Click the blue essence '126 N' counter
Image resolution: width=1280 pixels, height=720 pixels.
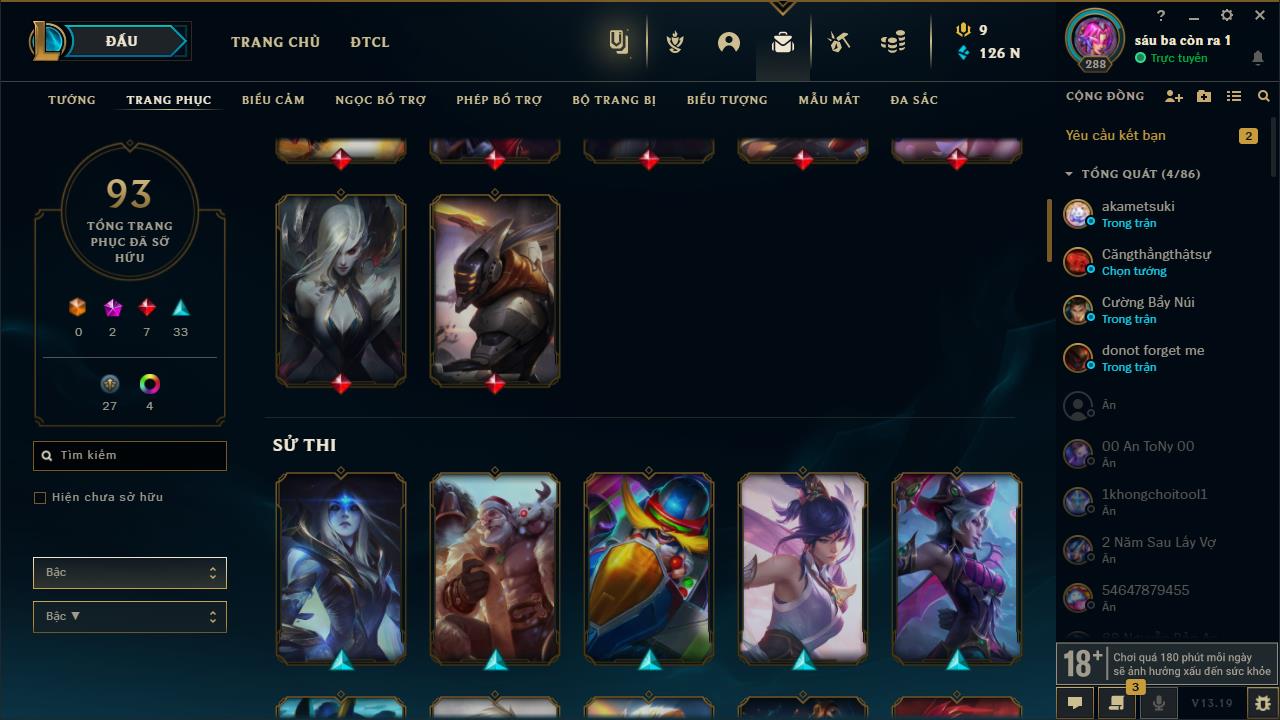(x=989, y=54)
